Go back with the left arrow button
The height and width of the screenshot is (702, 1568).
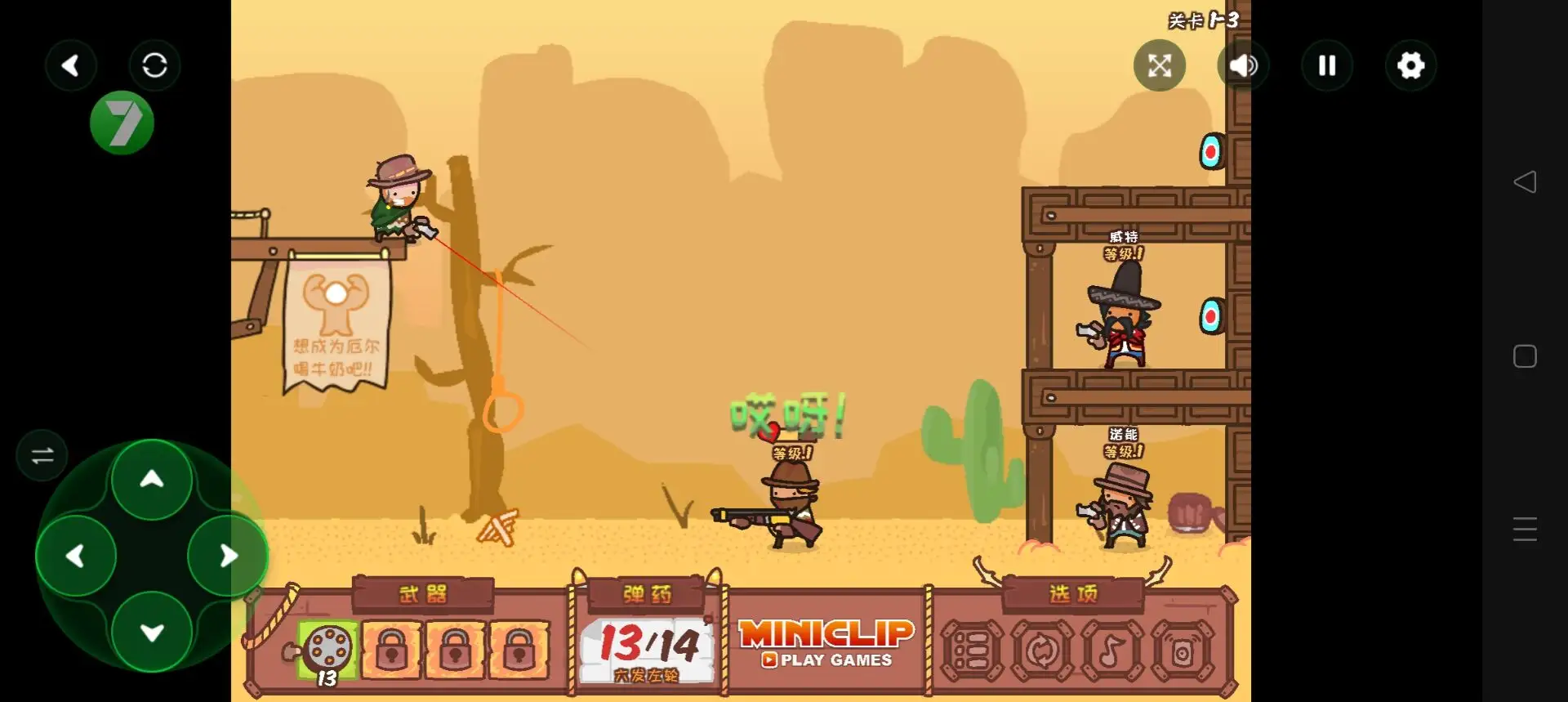coord(71,65)
